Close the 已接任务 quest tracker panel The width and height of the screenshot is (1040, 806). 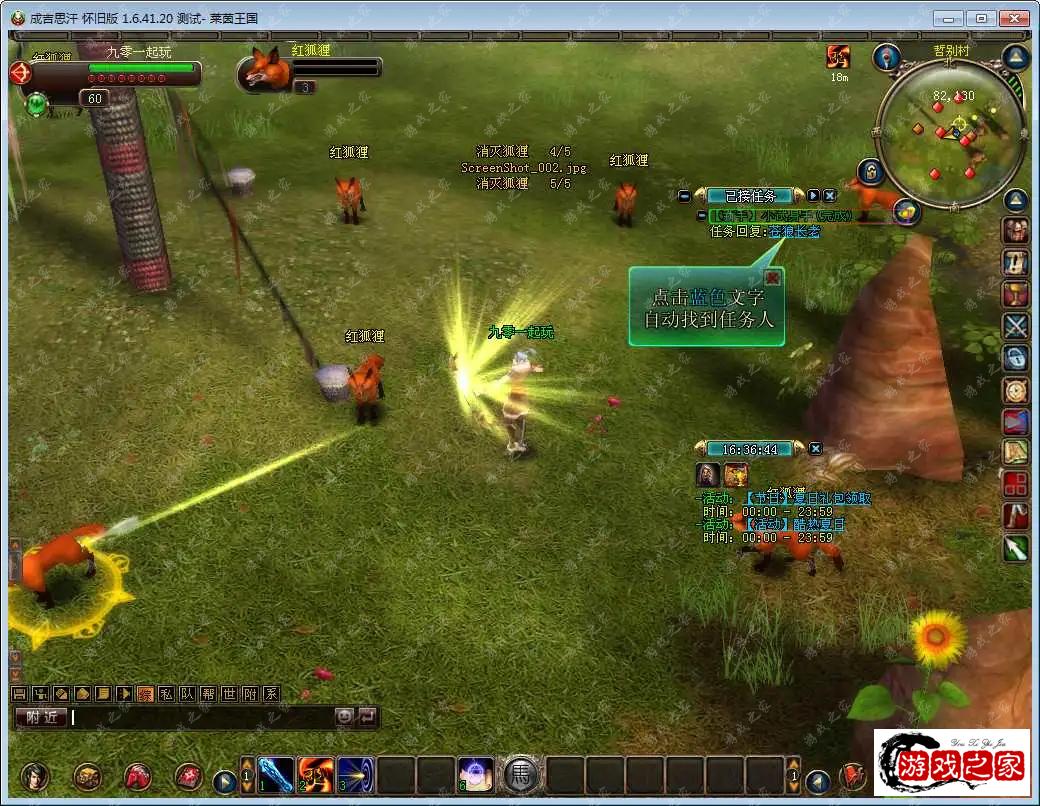(829, 196)
